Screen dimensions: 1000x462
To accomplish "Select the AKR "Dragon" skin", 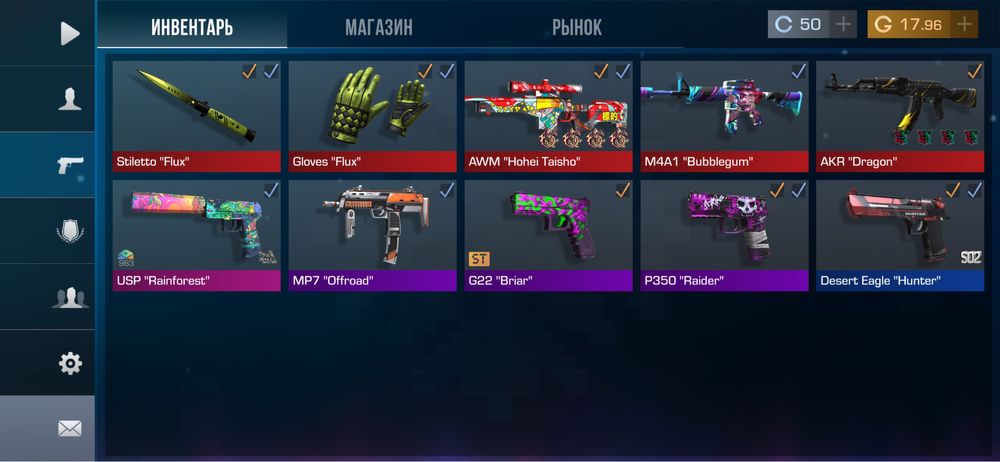I will point(900,115).
